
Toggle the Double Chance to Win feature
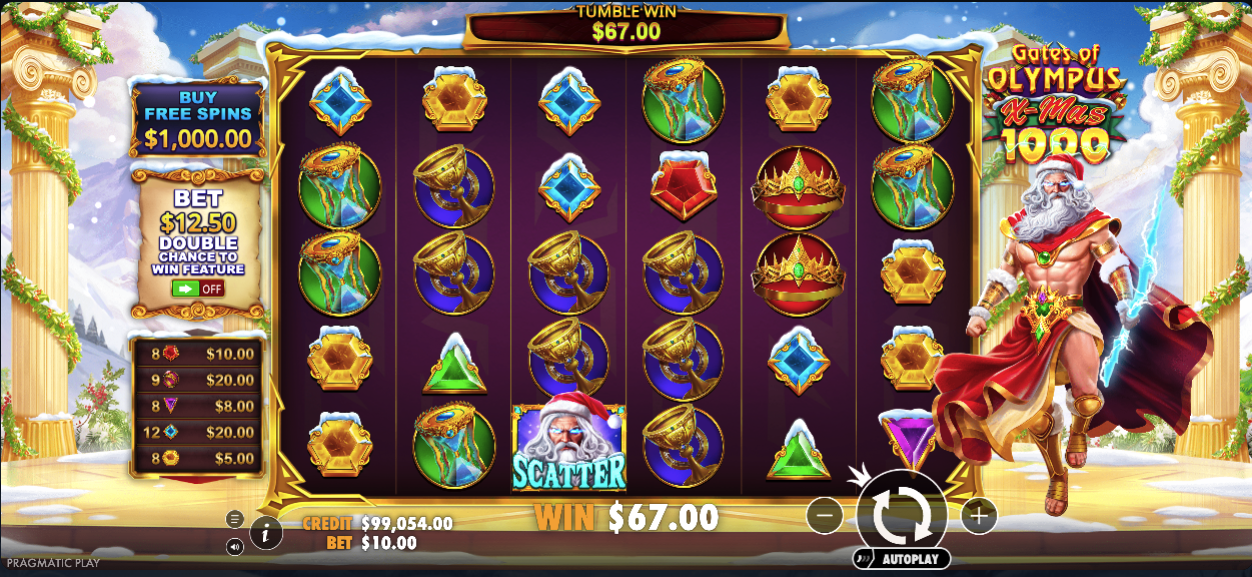pyautogui.click(x=197, y=288)
